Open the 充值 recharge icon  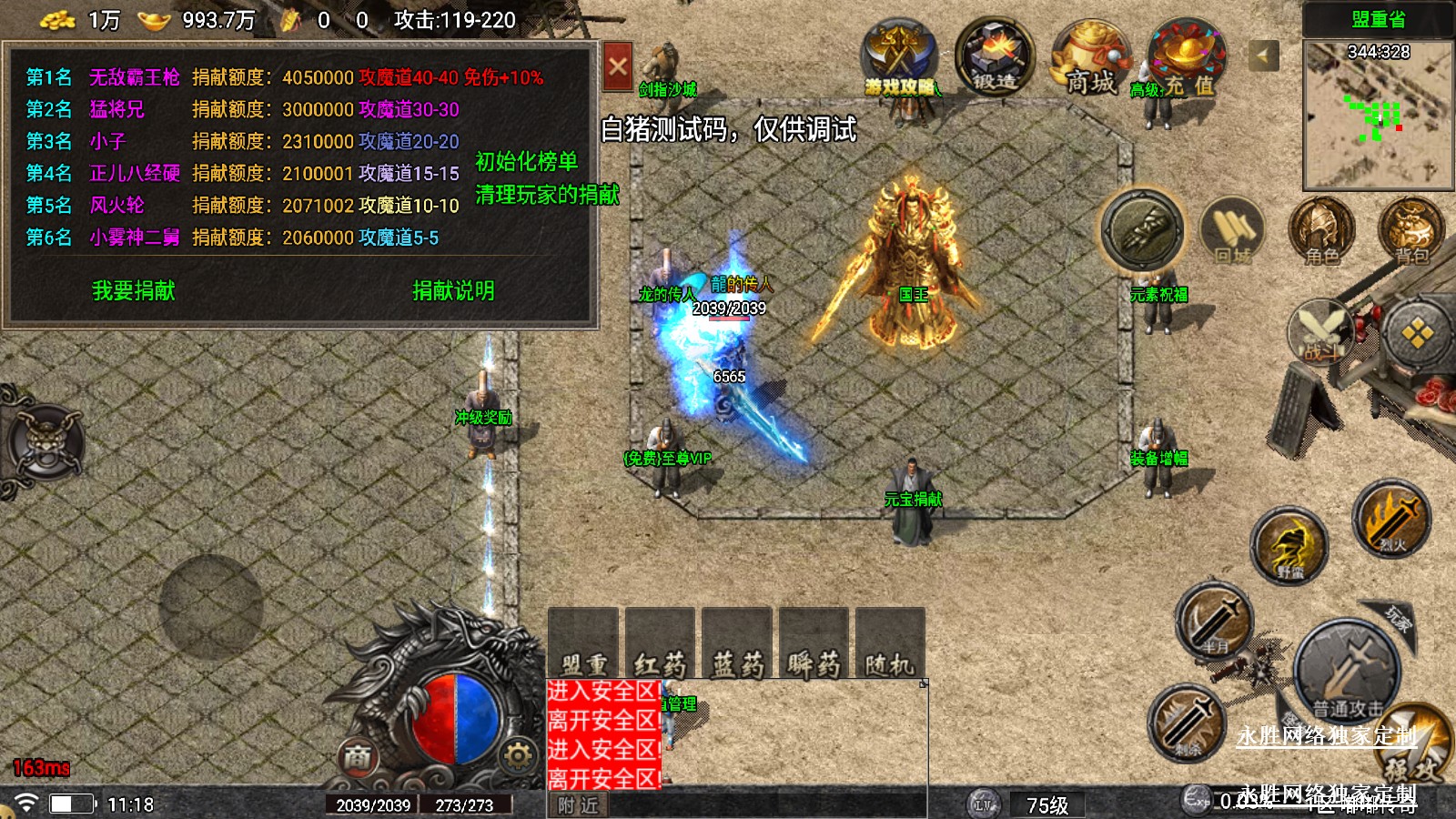point(1187,59)
